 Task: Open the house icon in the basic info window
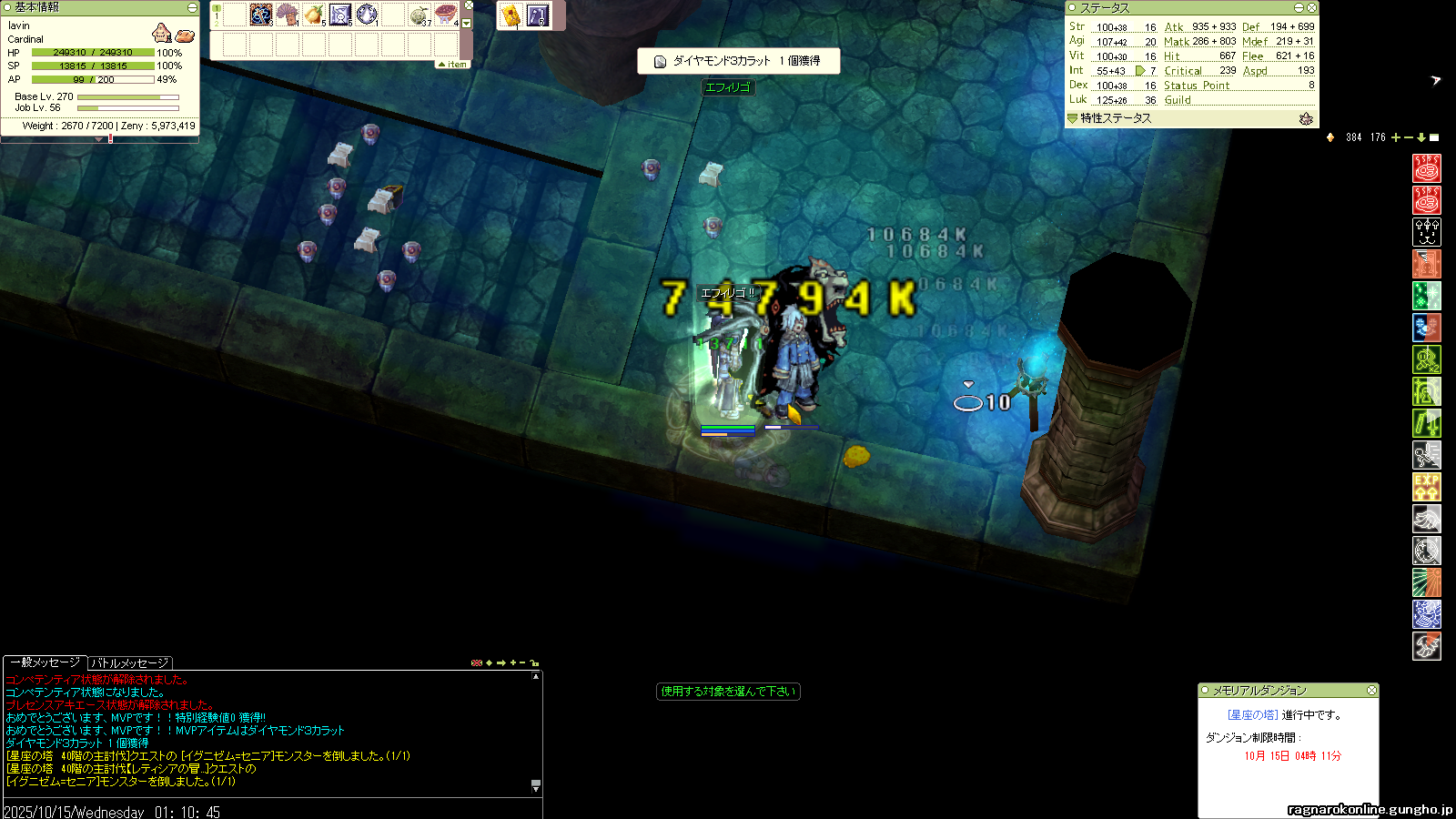coord(162,34)
